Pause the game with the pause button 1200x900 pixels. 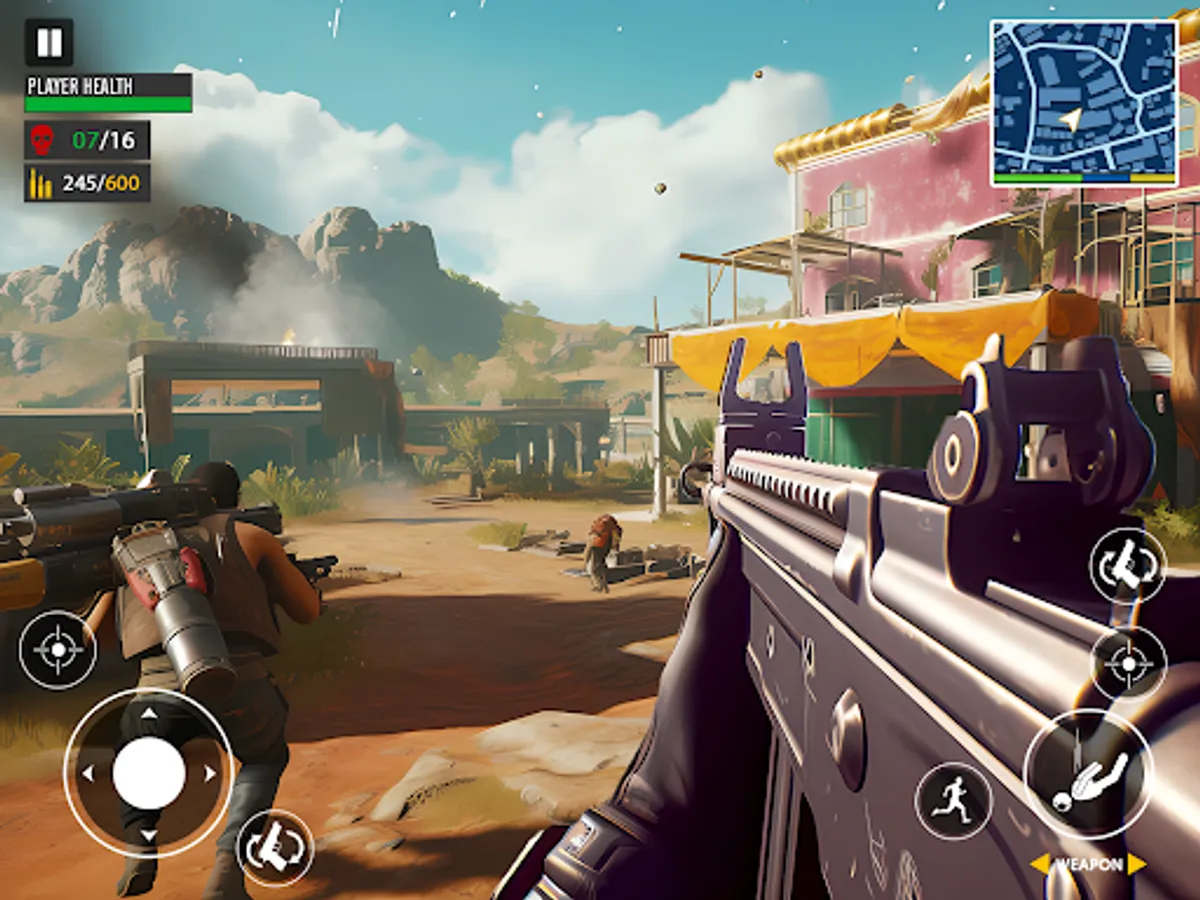(49, 42)
